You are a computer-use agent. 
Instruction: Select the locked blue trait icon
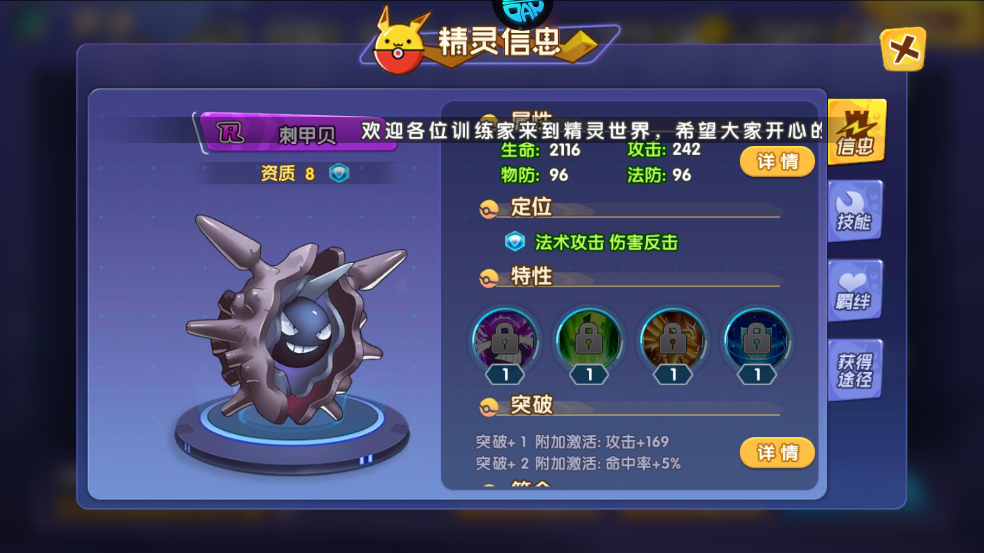pos(757,338)
